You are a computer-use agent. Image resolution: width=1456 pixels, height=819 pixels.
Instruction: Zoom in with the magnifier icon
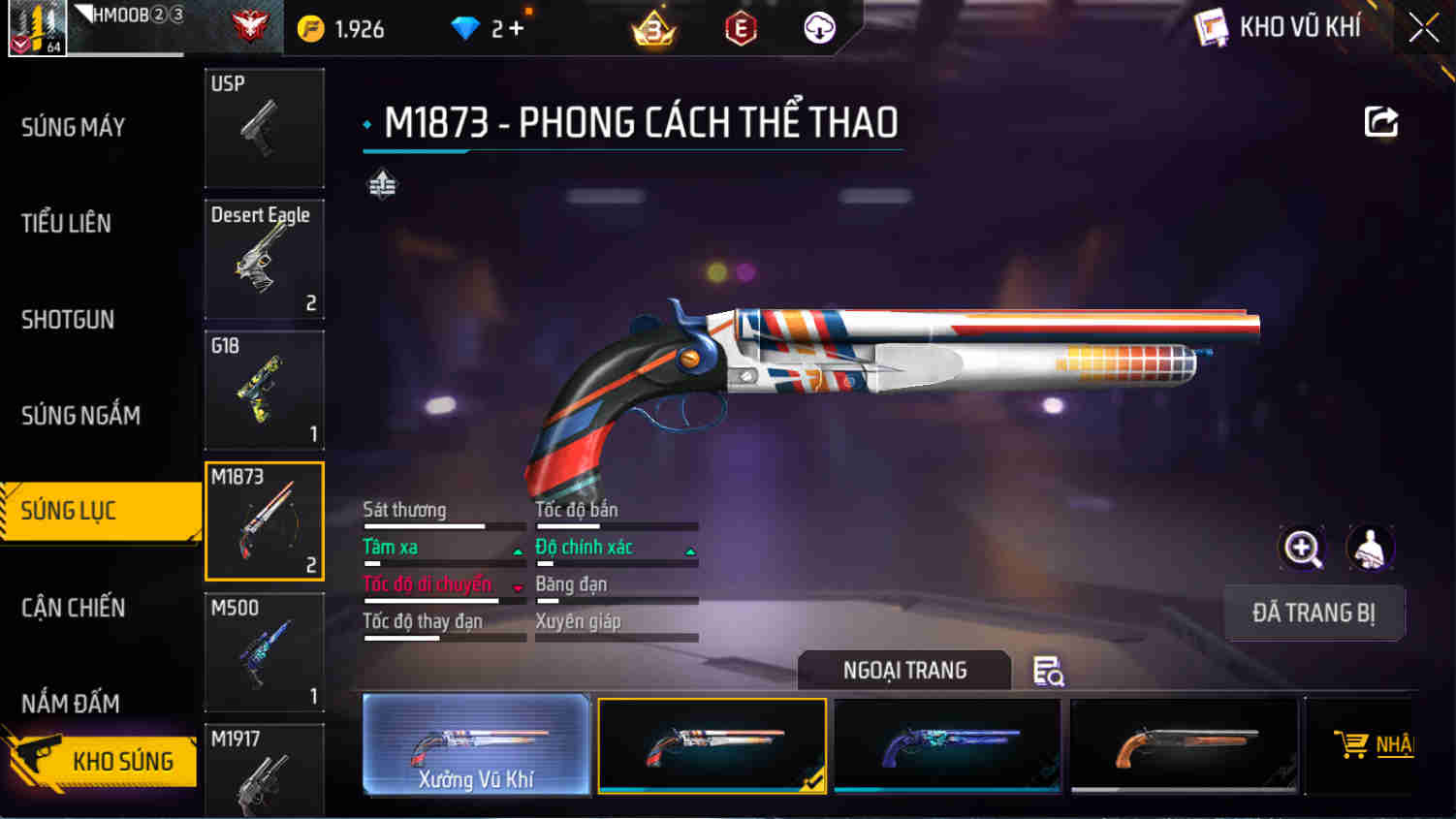pyautogui.click(x=1302, y=549)
